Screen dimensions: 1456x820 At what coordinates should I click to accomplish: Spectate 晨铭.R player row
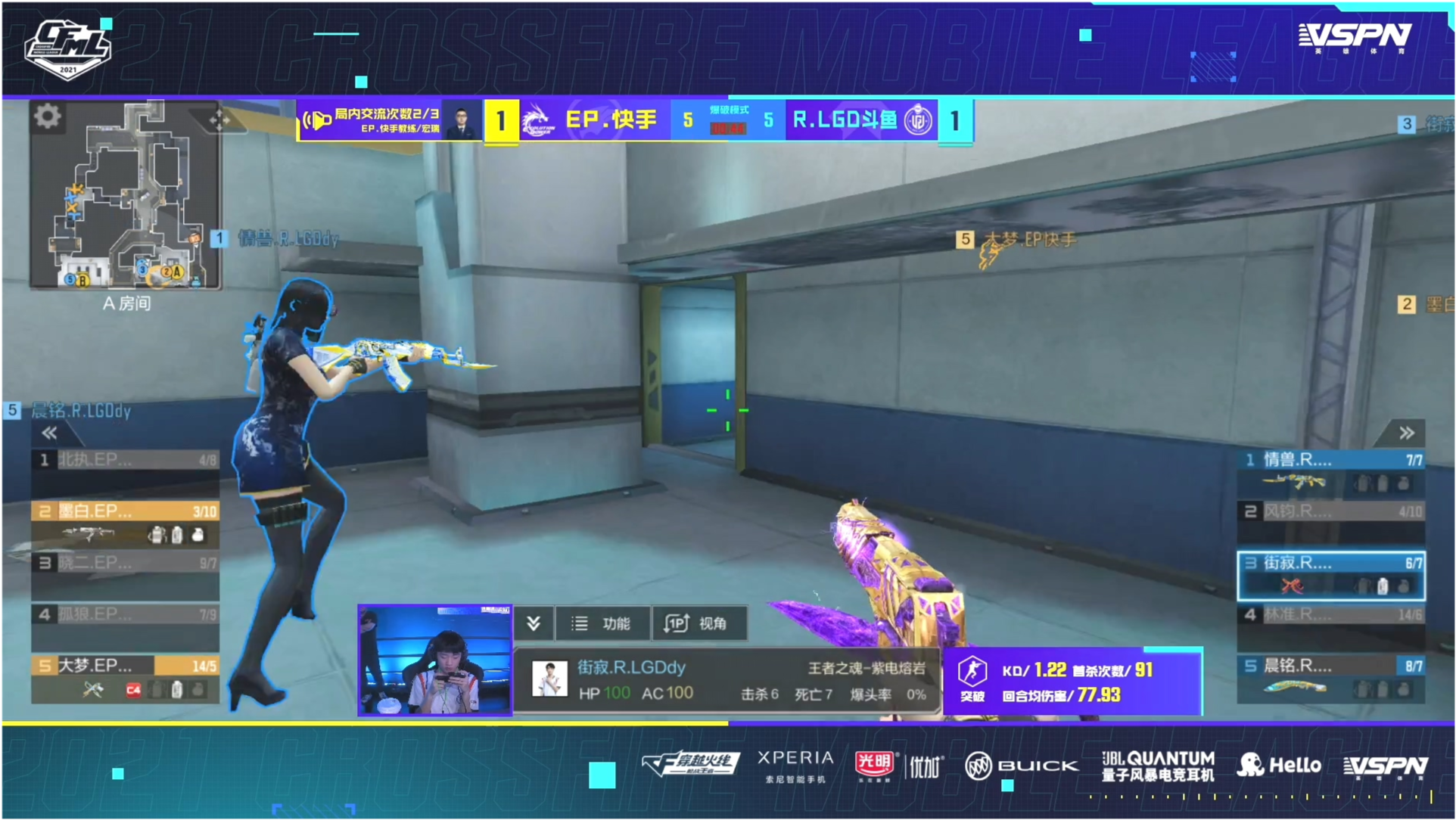(1330, 676)
